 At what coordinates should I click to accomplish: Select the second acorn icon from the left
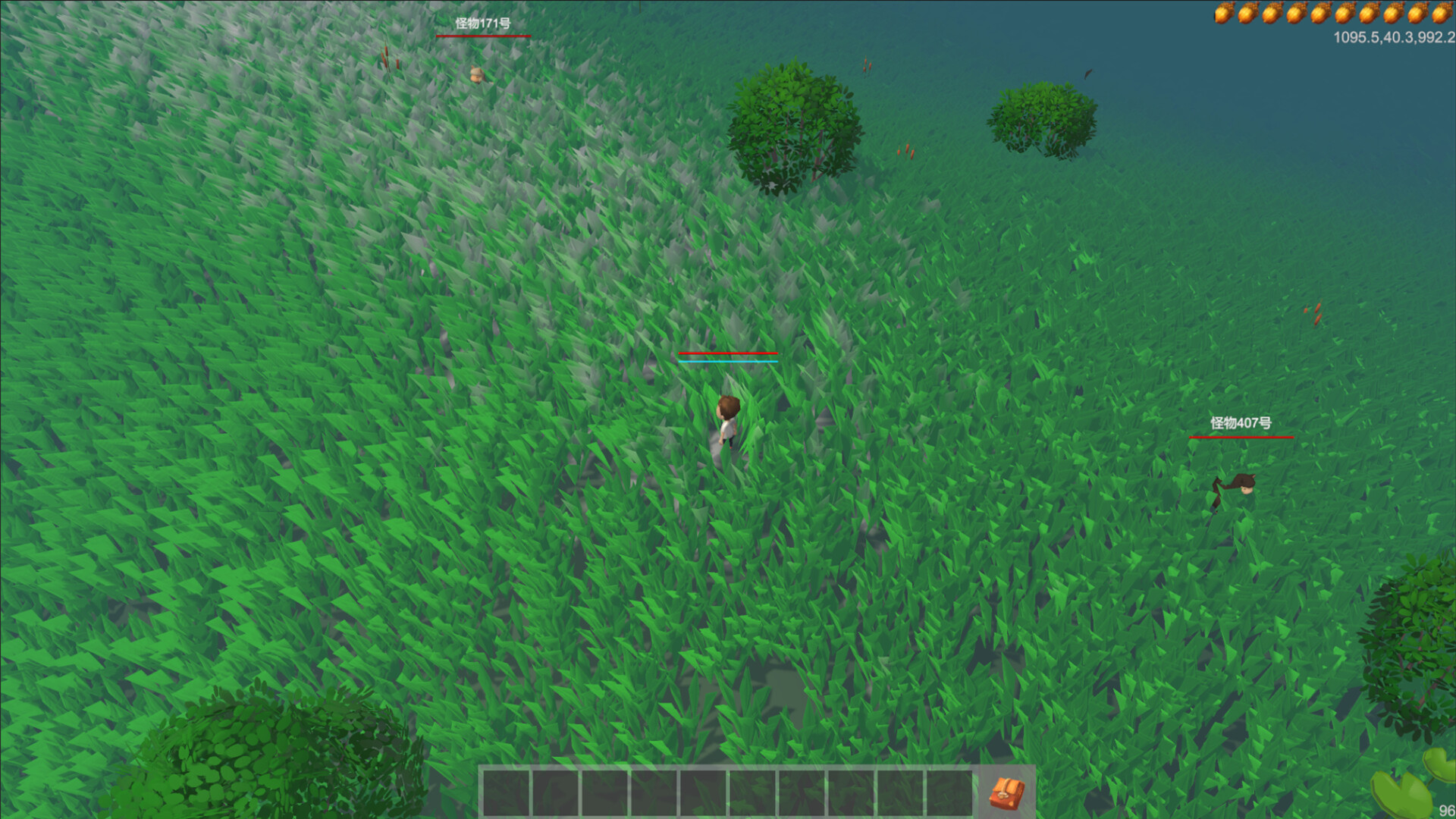click(x=1247, y=13)
